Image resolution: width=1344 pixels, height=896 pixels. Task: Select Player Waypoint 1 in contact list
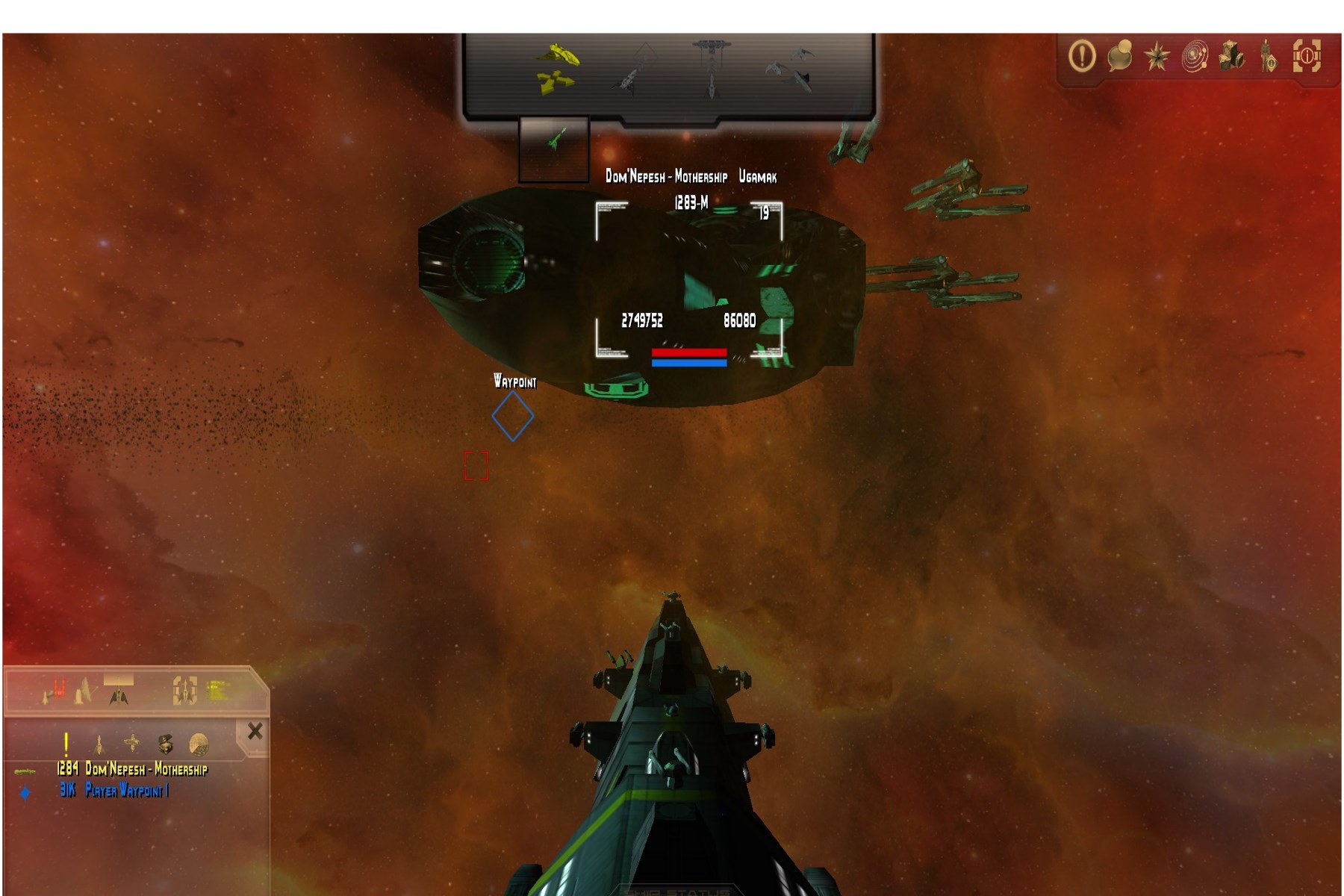click(126, 790)
